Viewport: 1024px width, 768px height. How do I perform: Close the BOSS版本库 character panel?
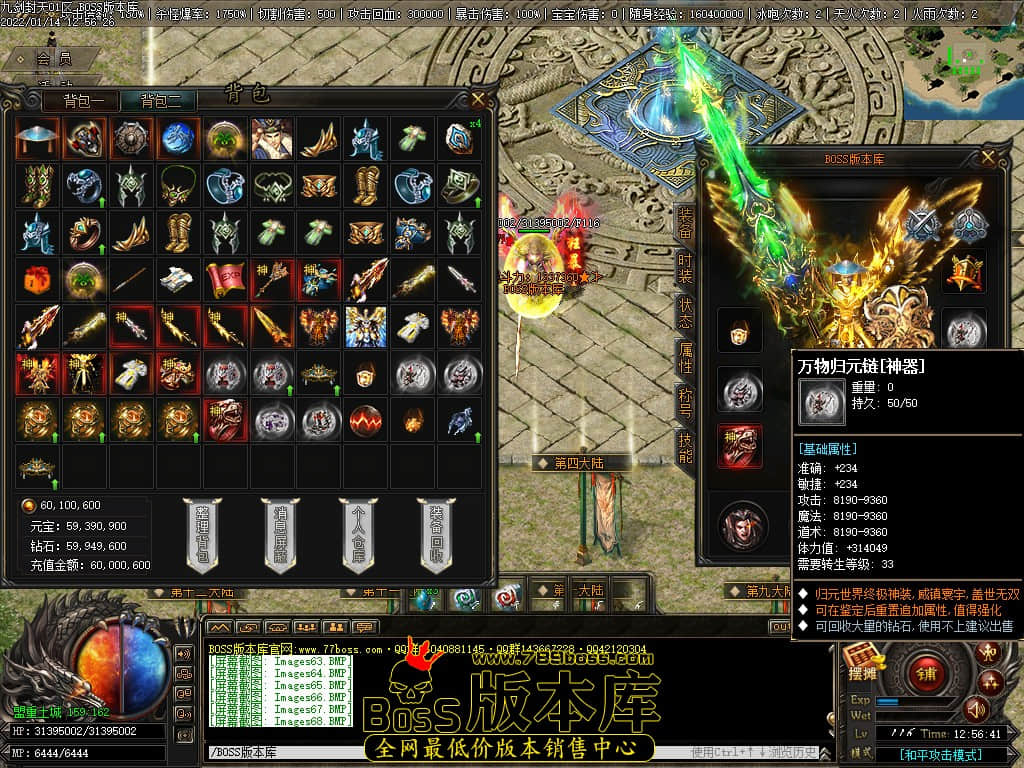point(988,157)
